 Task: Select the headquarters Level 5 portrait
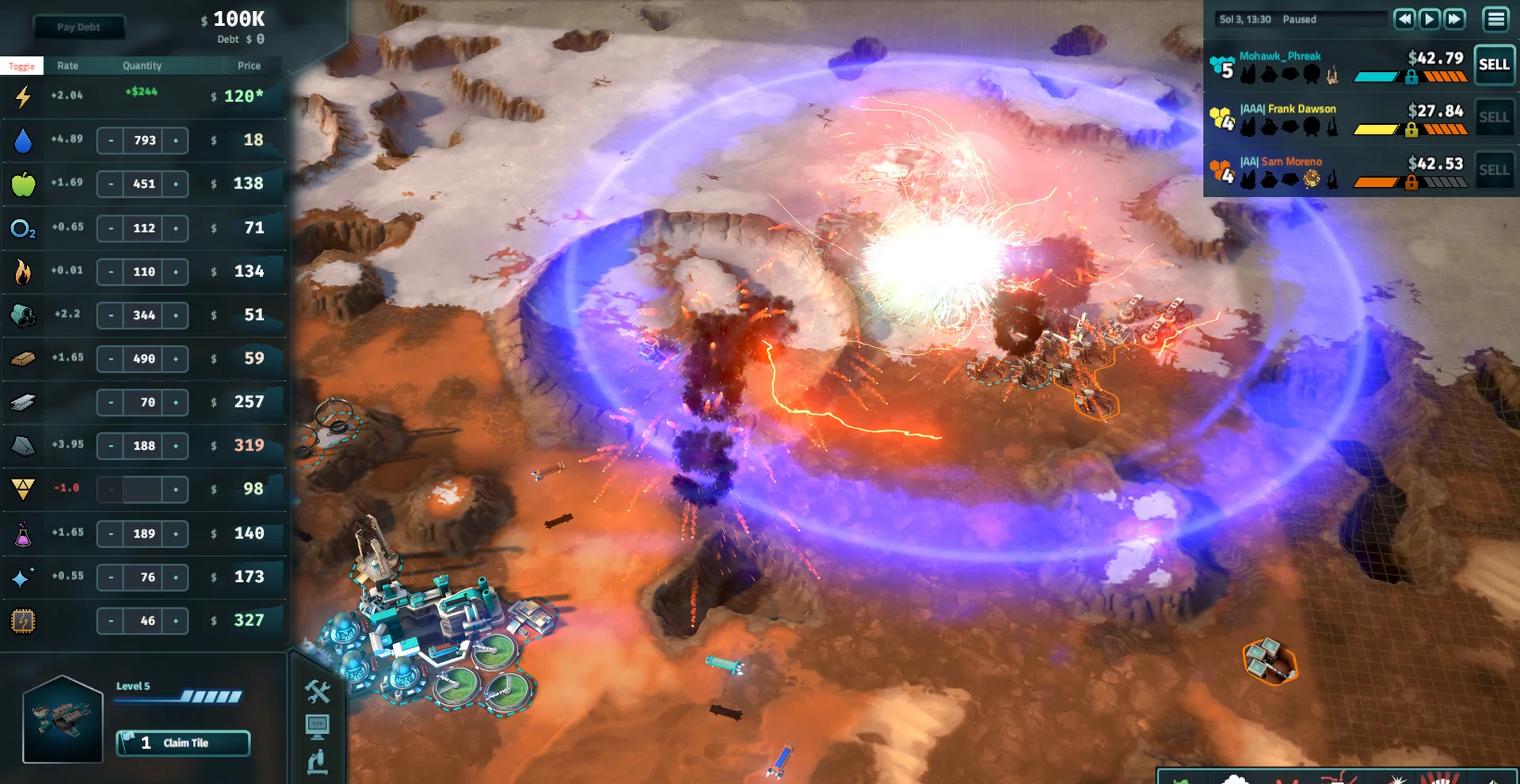63,719
